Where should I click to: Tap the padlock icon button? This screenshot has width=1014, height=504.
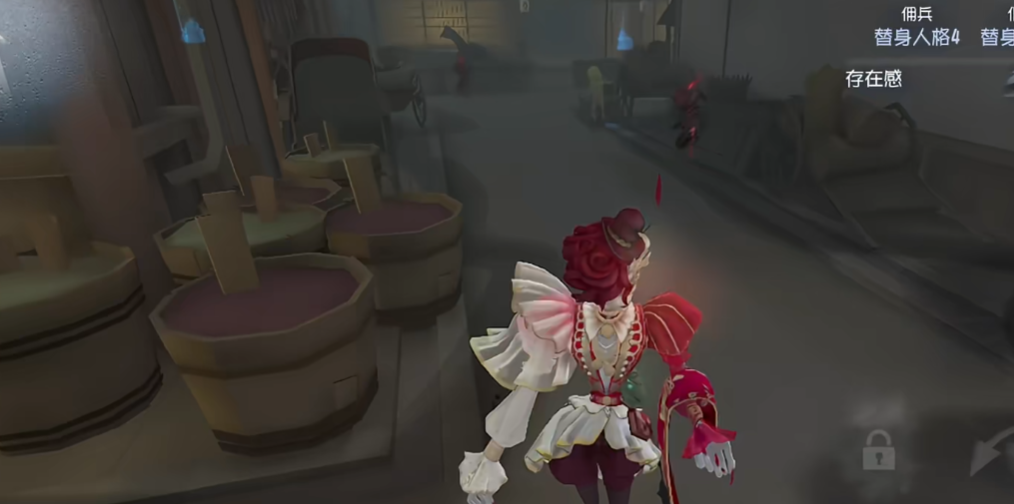pyautogui.click(x=878, y=452)
